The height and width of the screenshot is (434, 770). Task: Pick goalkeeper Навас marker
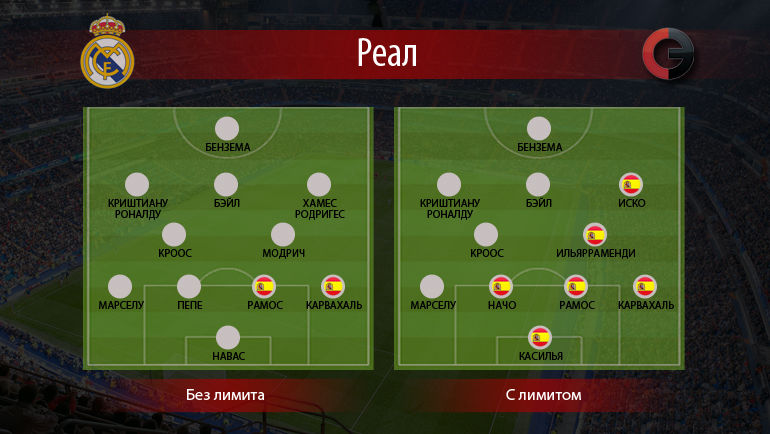point(228,338)
